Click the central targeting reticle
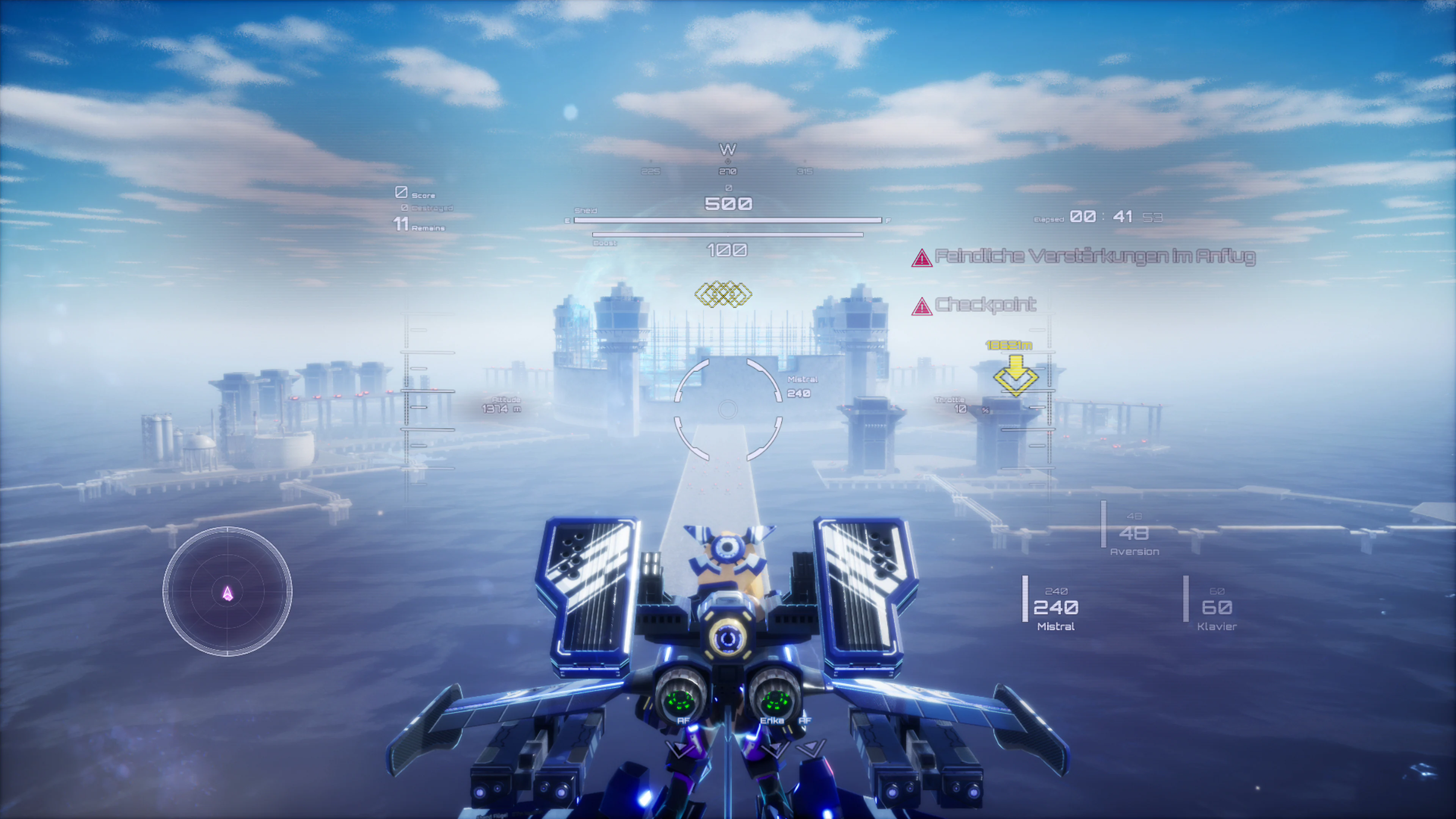The width and height of the screenshot is (1456, 819). pos(728,409)
